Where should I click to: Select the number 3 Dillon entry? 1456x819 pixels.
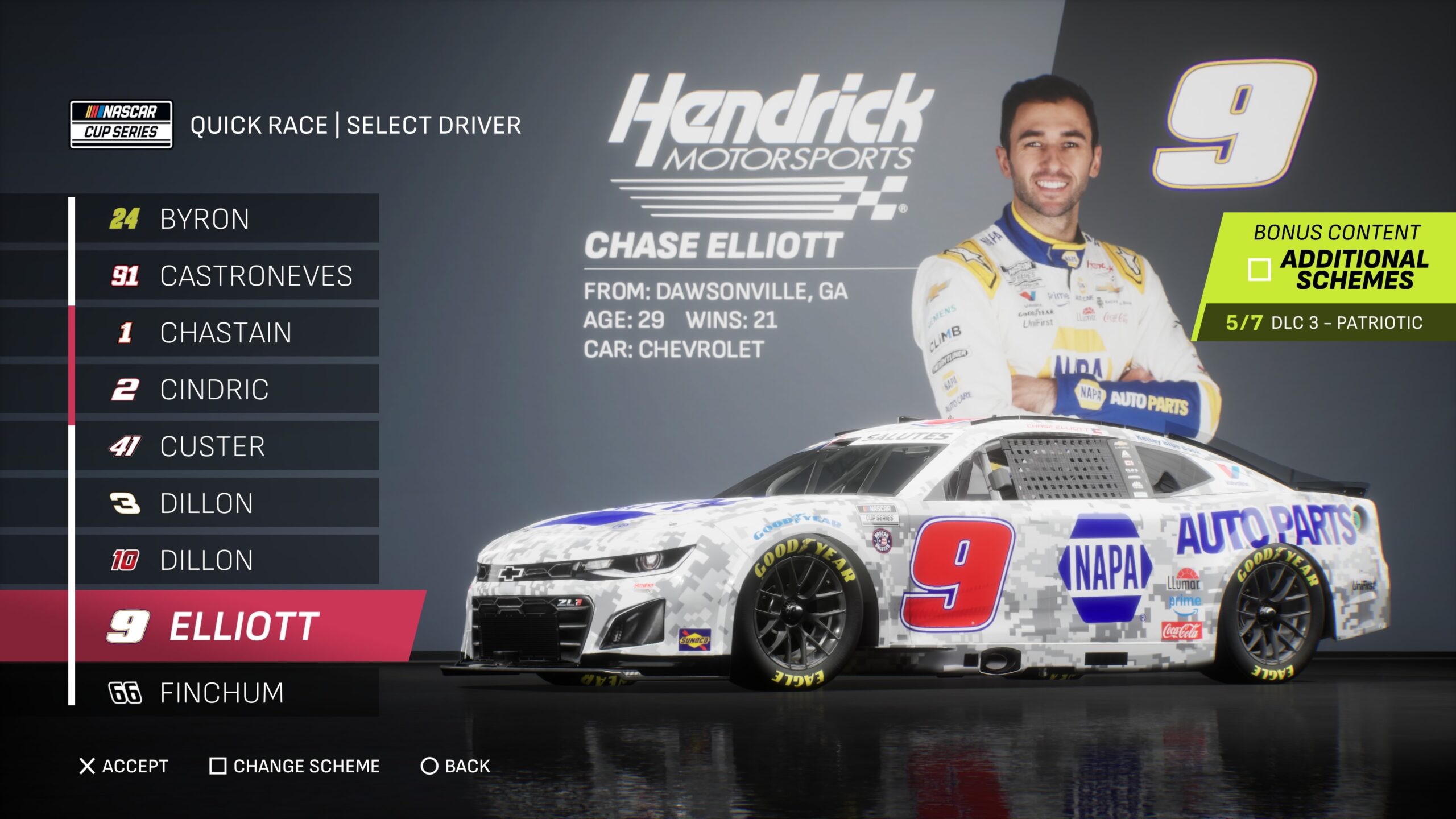tap(227, 503)
